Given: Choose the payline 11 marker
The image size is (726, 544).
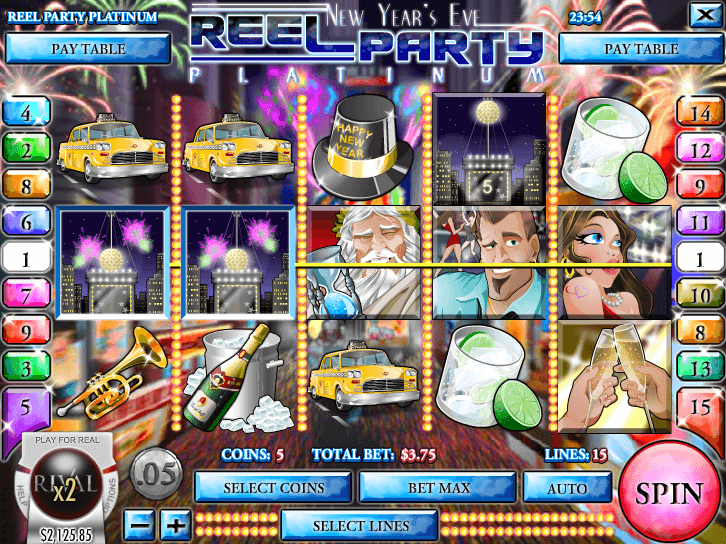Looking at the screenshot, I should tap(701, 223).
